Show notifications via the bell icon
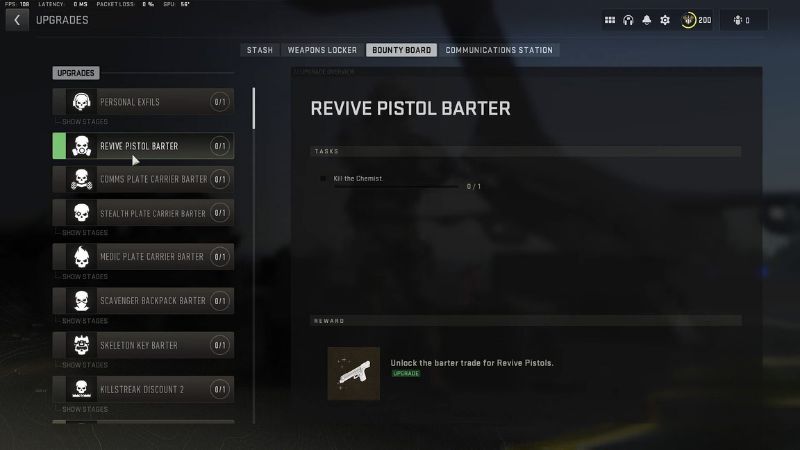The height and width of the screenshot is (450, 800). tap(646, 20)
